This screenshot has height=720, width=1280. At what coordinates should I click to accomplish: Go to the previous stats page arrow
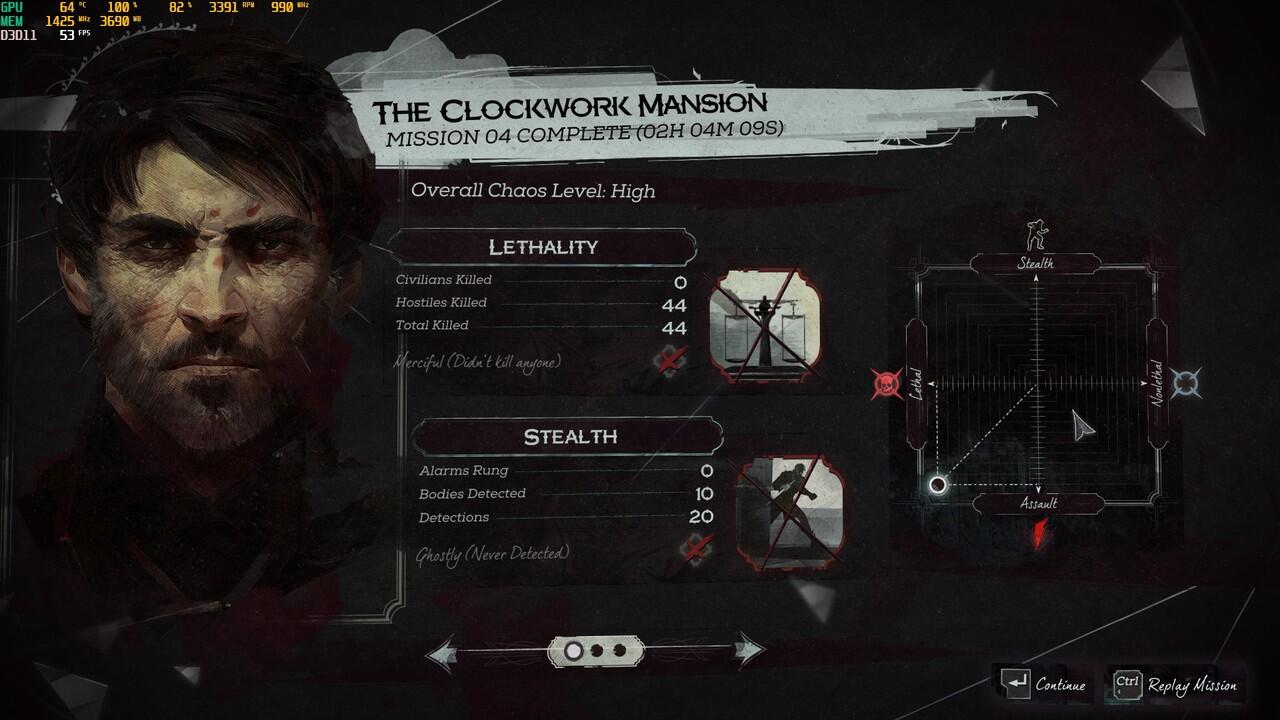tap(443, 653)
